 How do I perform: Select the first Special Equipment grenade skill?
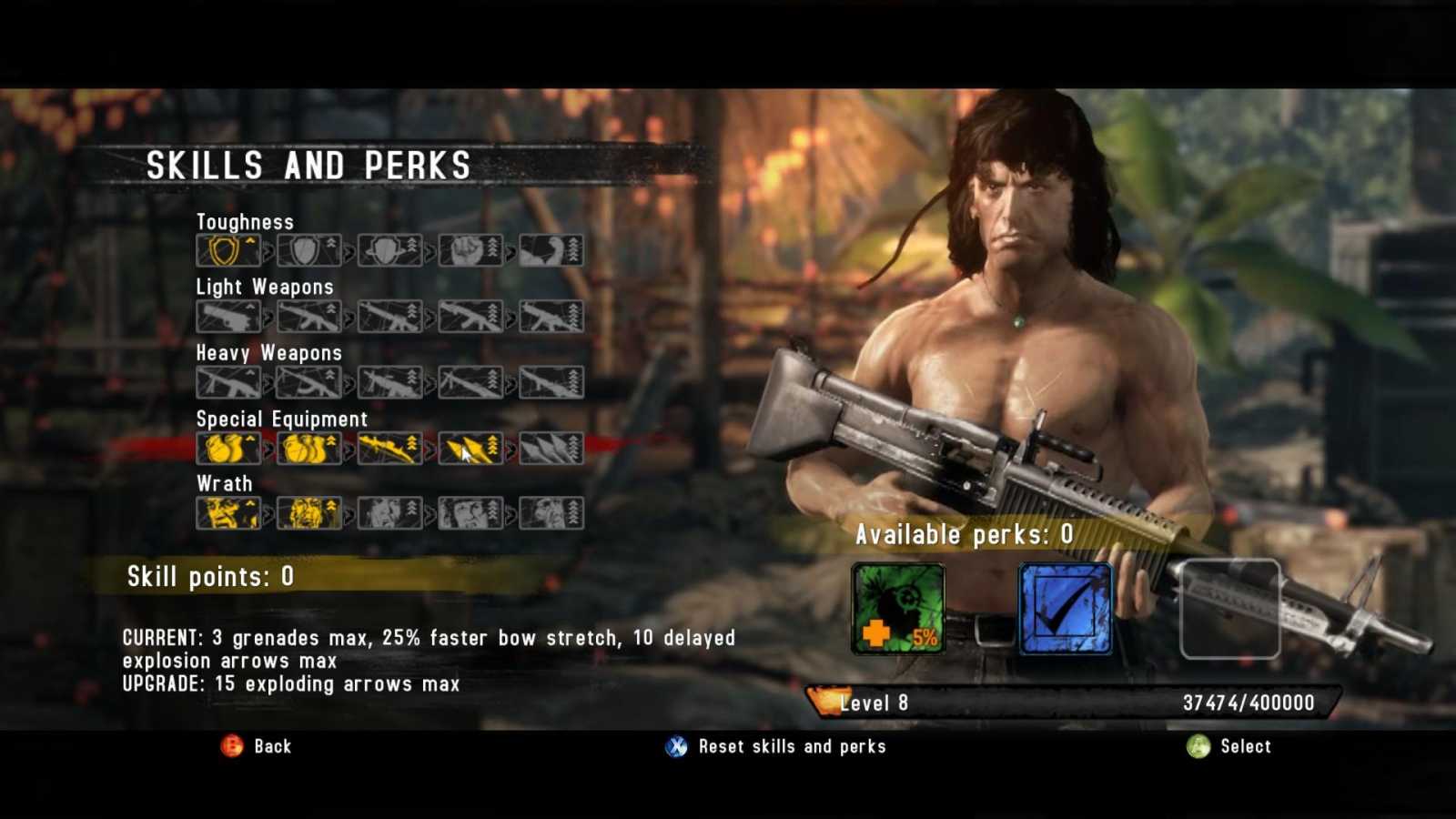coord(228,449)
